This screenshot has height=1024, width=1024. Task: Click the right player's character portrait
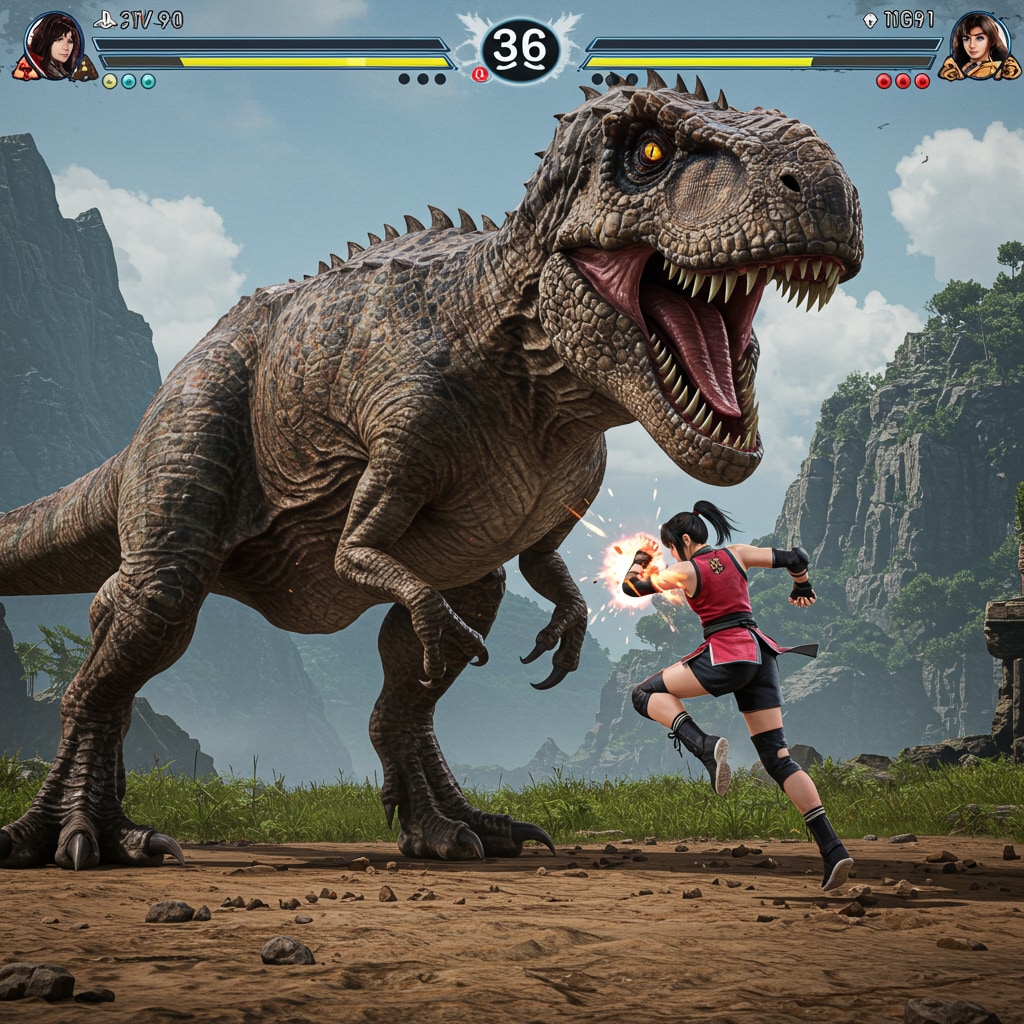[x=979, y=47]
